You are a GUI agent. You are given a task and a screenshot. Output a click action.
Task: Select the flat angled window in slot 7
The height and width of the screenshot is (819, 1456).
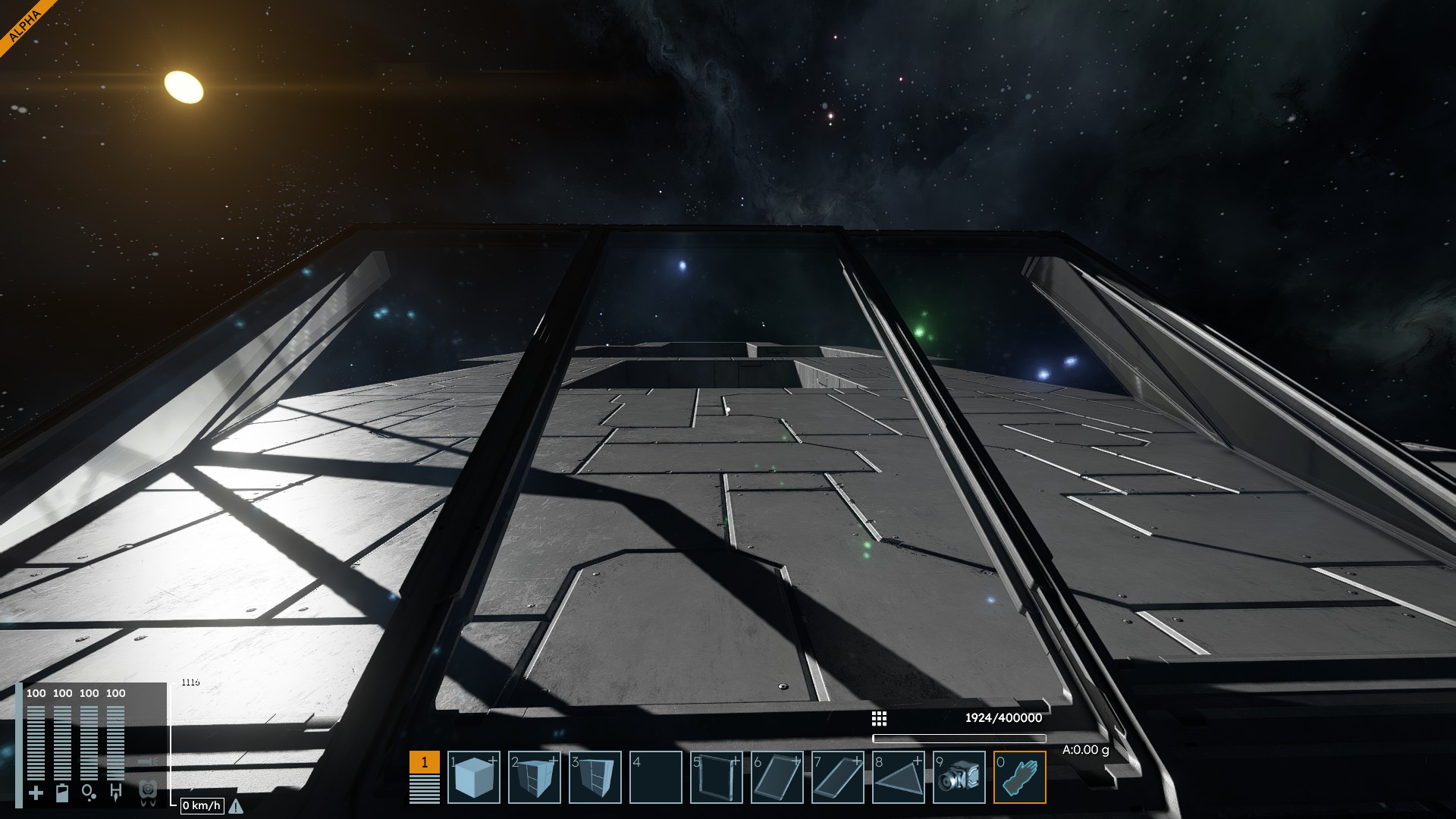(x=838, y=777)
